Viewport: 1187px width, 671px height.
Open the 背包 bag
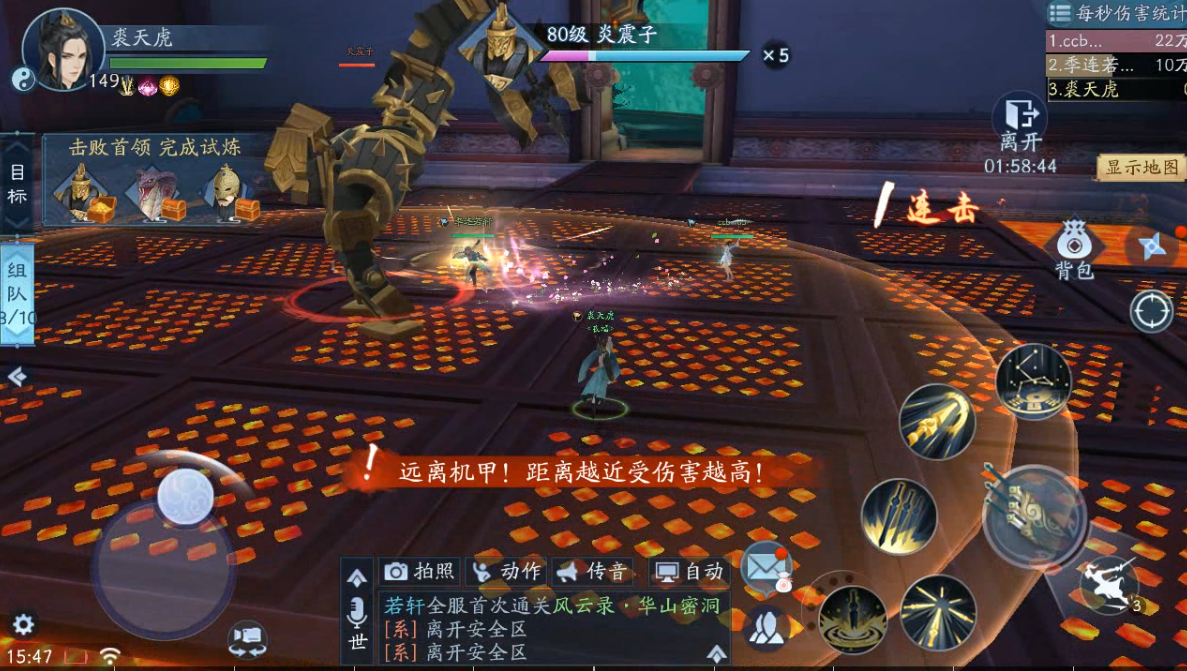1073,250
